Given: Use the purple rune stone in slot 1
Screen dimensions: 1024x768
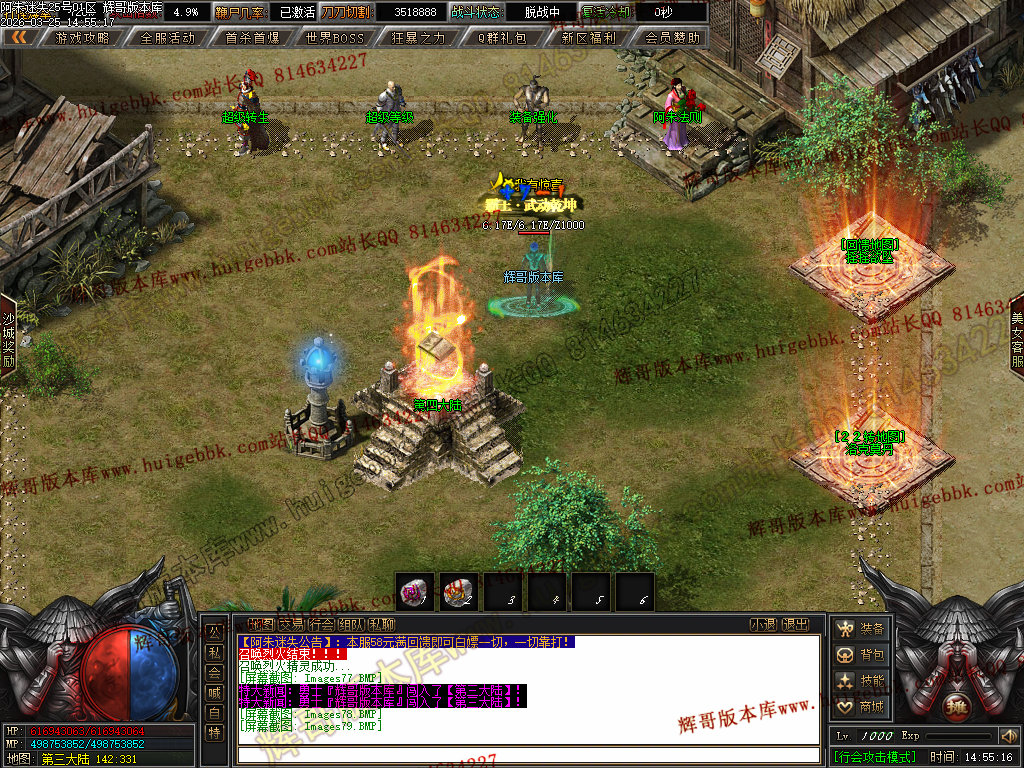Looking at the screenshot, I should pyautogui.click(x=414, y=592).
